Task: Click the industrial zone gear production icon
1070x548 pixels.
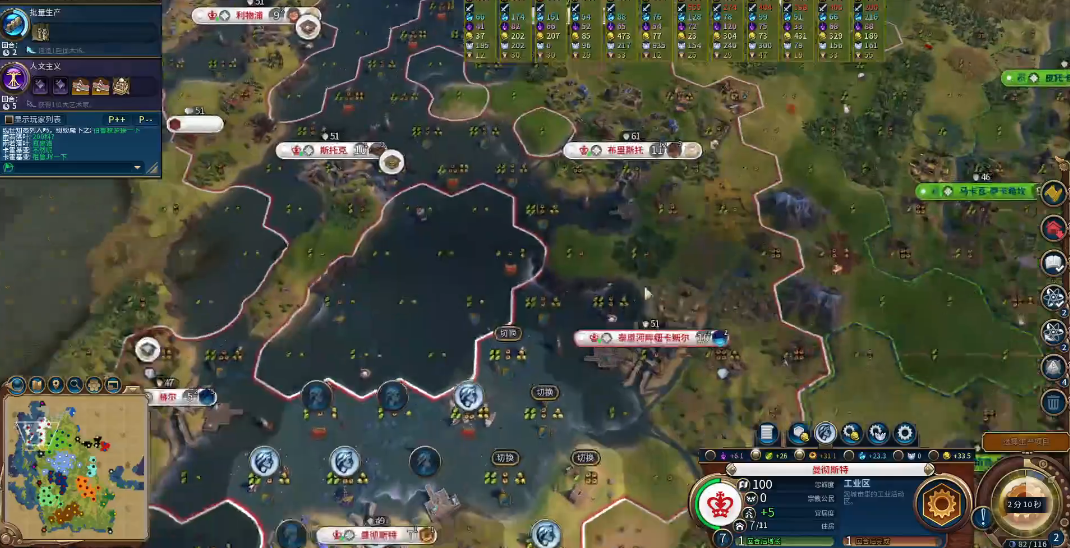Action: point(941,501)
